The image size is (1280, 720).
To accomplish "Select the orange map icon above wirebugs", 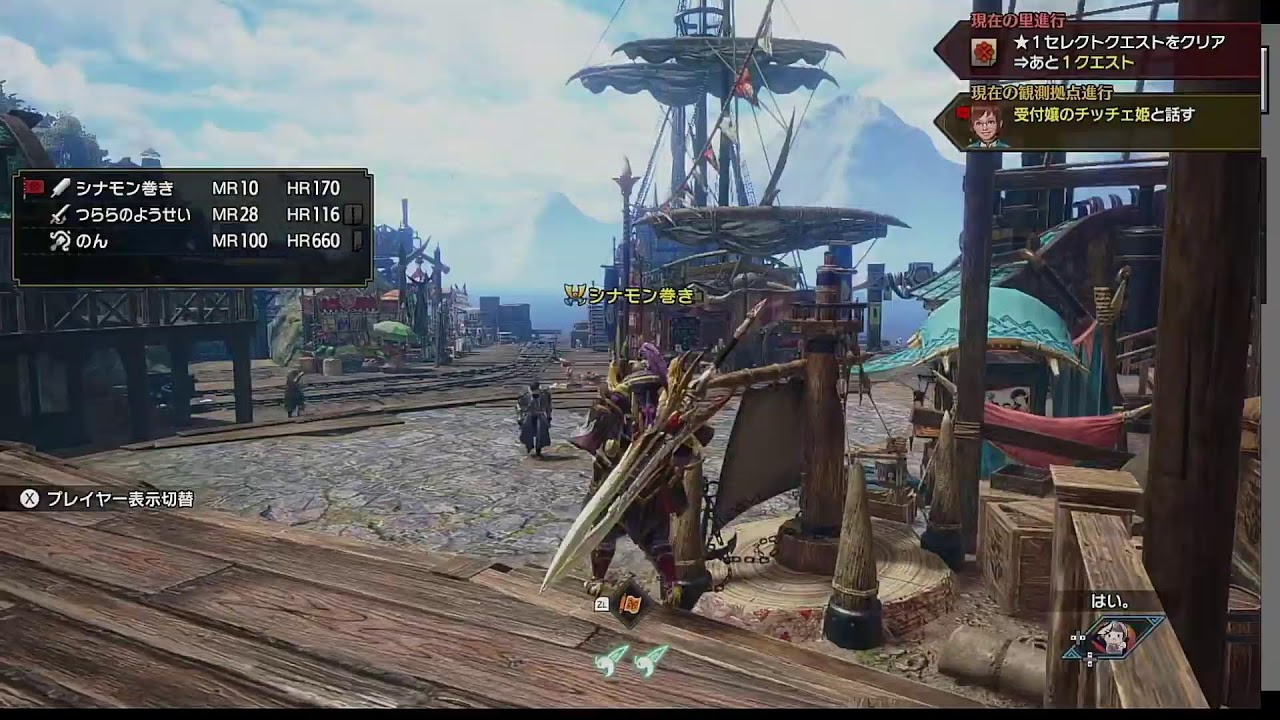I will (x=632, y=604).
